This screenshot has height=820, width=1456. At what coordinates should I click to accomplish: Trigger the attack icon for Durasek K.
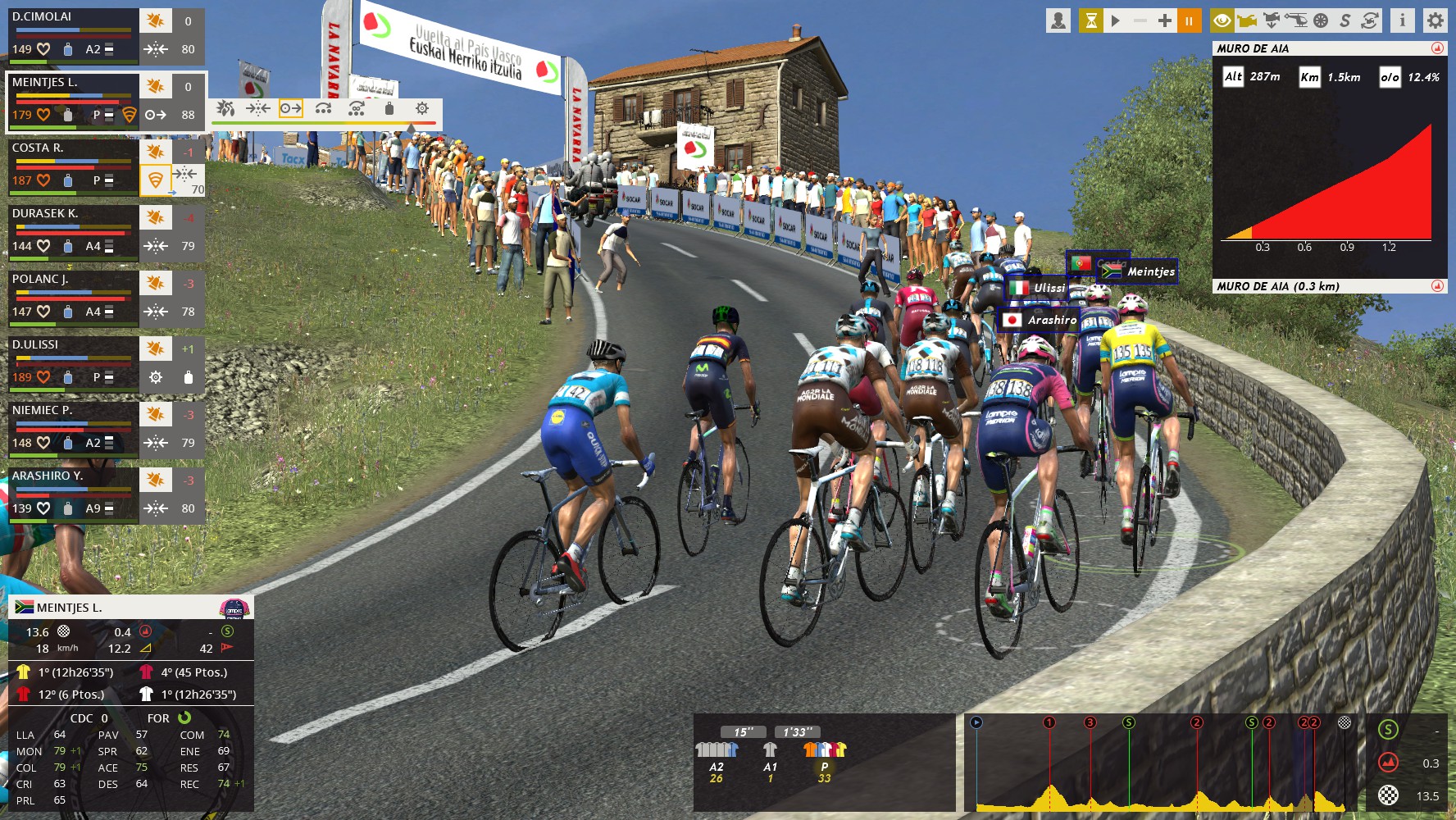(155, 218)
